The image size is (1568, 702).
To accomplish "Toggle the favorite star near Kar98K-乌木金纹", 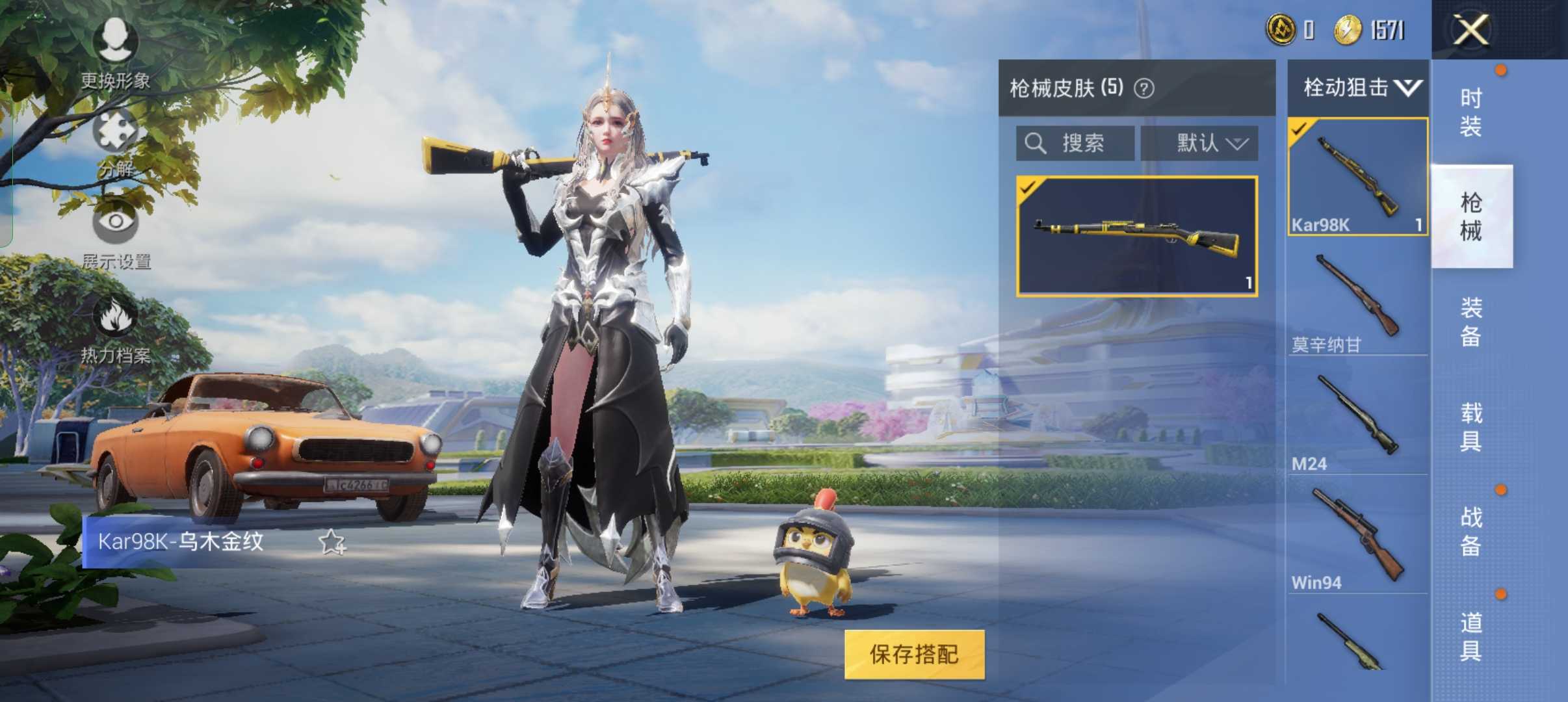I will (331, 541).
